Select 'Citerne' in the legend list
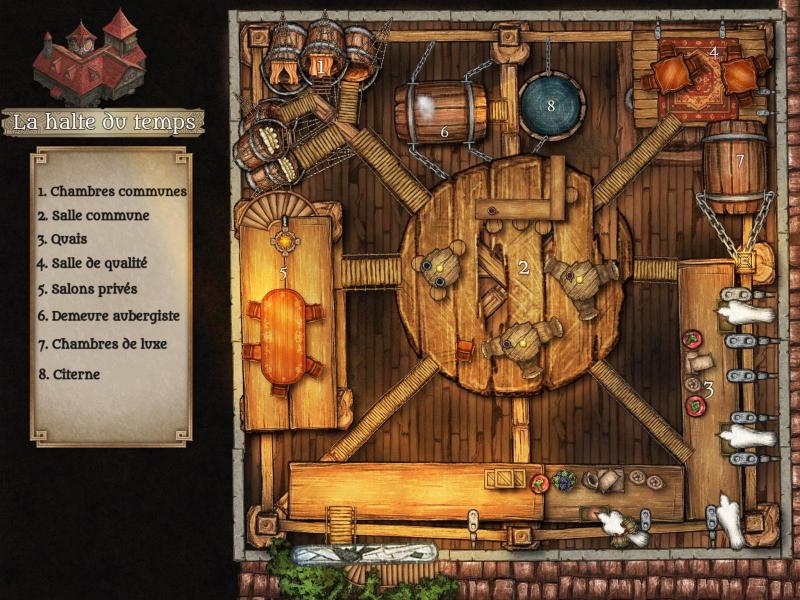Screen dimensions: 800x600 click(x=69, y=374)
